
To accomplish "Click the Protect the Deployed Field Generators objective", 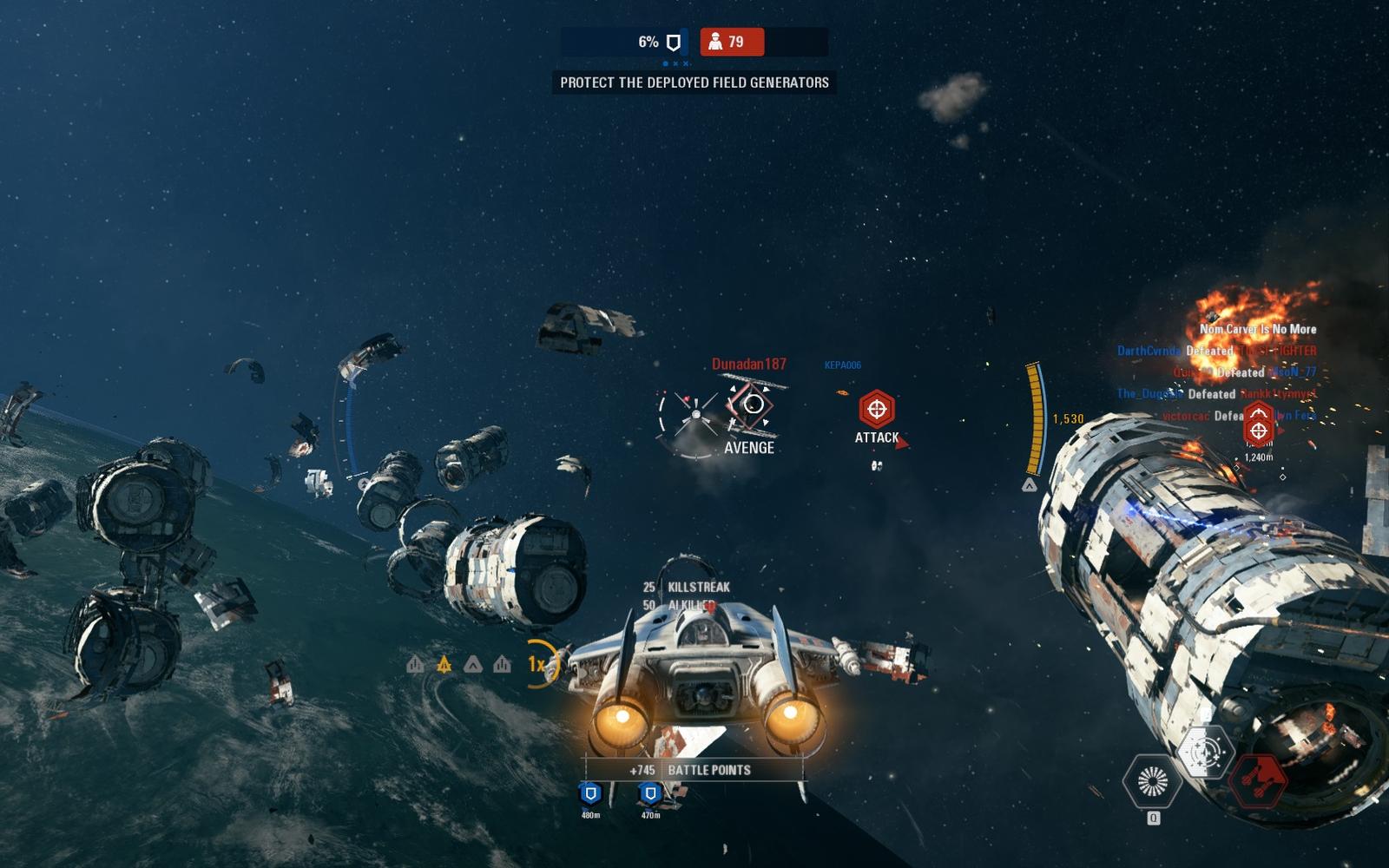I will point(694,82).
